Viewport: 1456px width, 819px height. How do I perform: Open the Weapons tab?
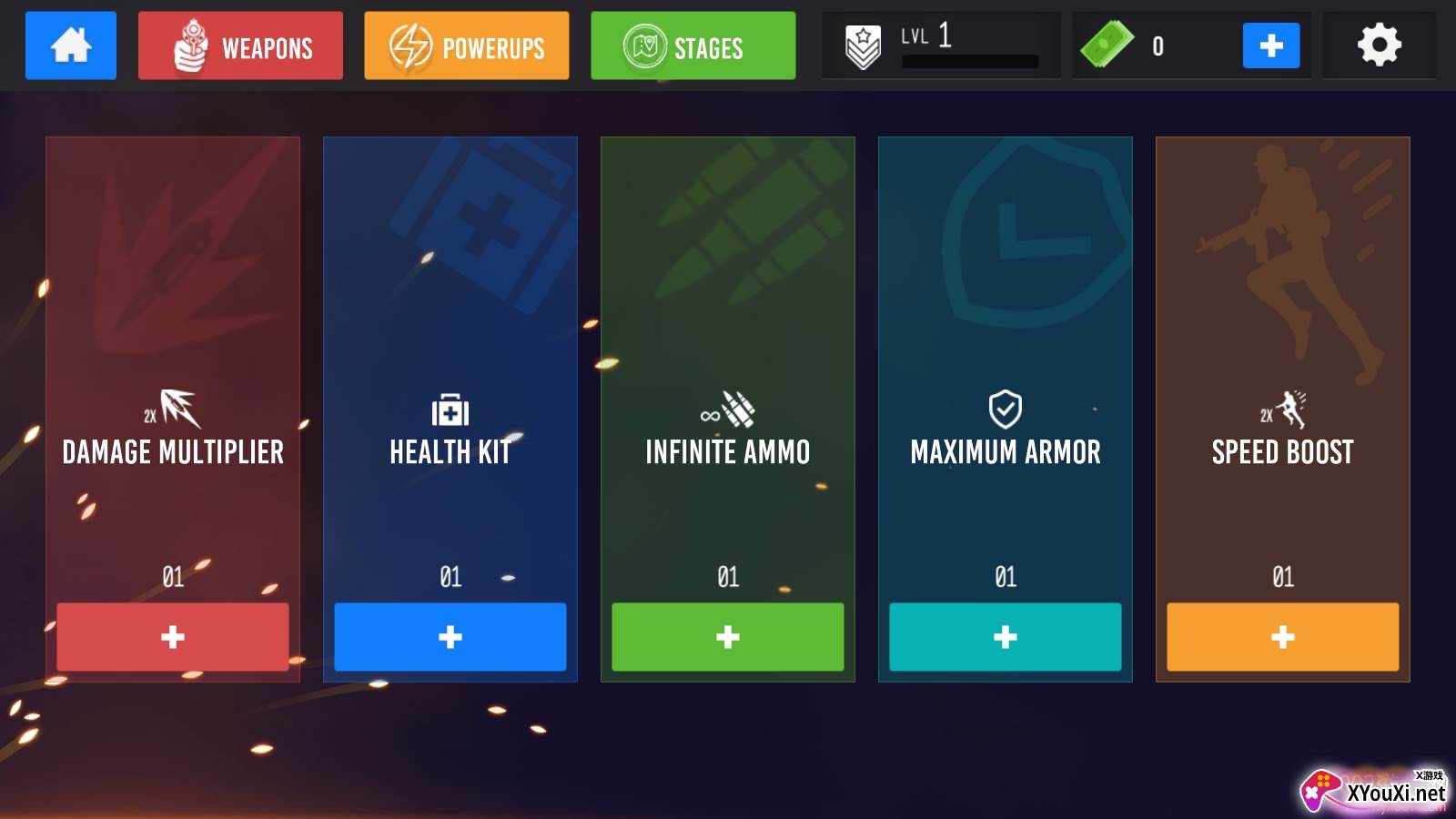click(x=240, y=45)
